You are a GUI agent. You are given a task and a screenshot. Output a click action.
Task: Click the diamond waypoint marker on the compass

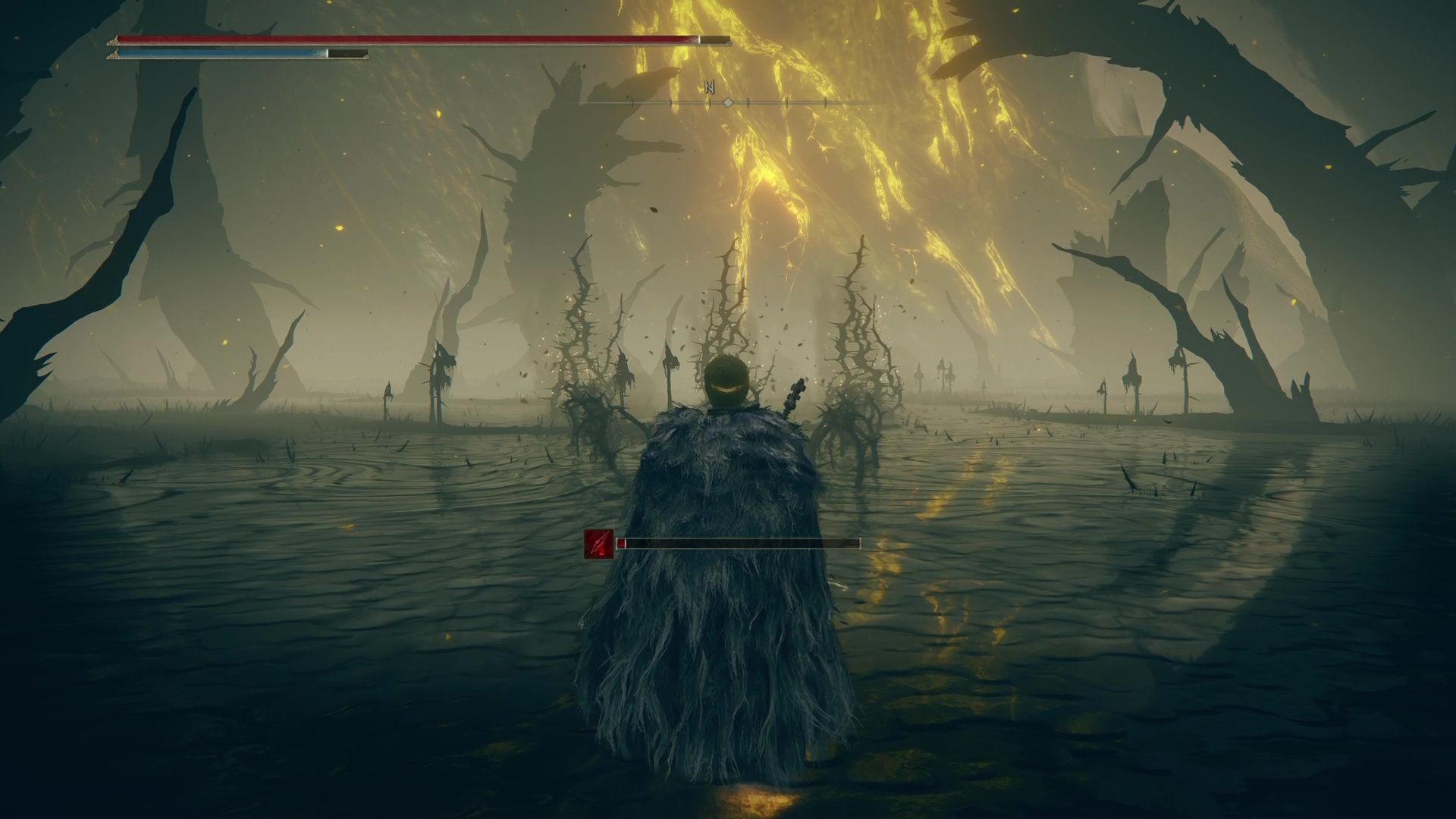click(728, 103)
